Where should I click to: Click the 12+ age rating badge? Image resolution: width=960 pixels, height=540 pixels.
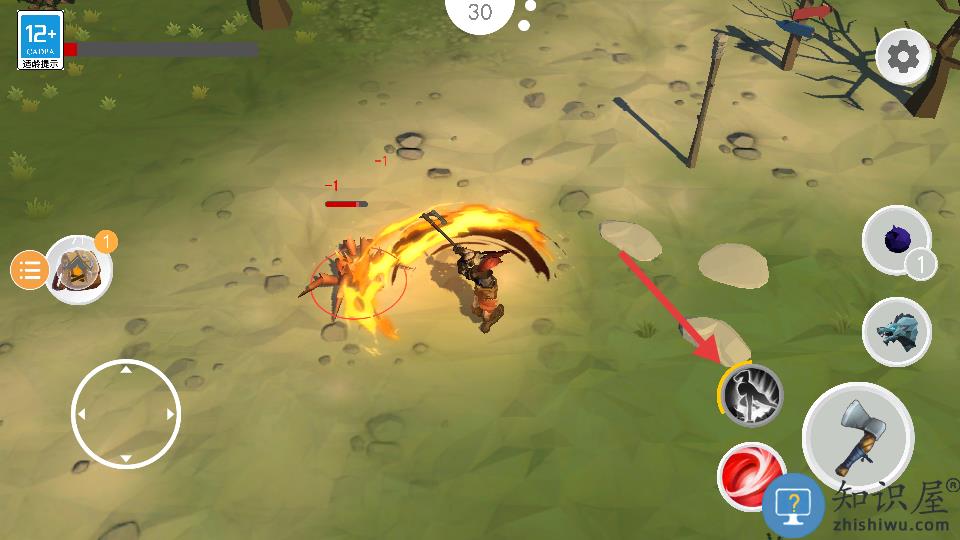point(40,40)
